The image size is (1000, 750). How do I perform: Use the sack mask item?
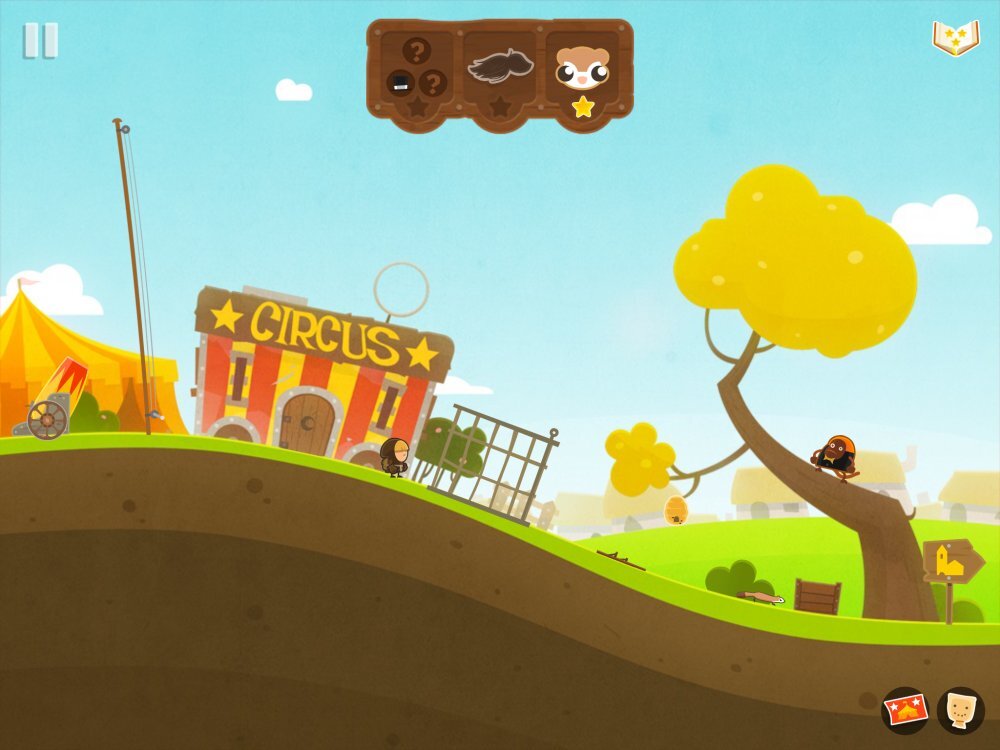[960, 711]
